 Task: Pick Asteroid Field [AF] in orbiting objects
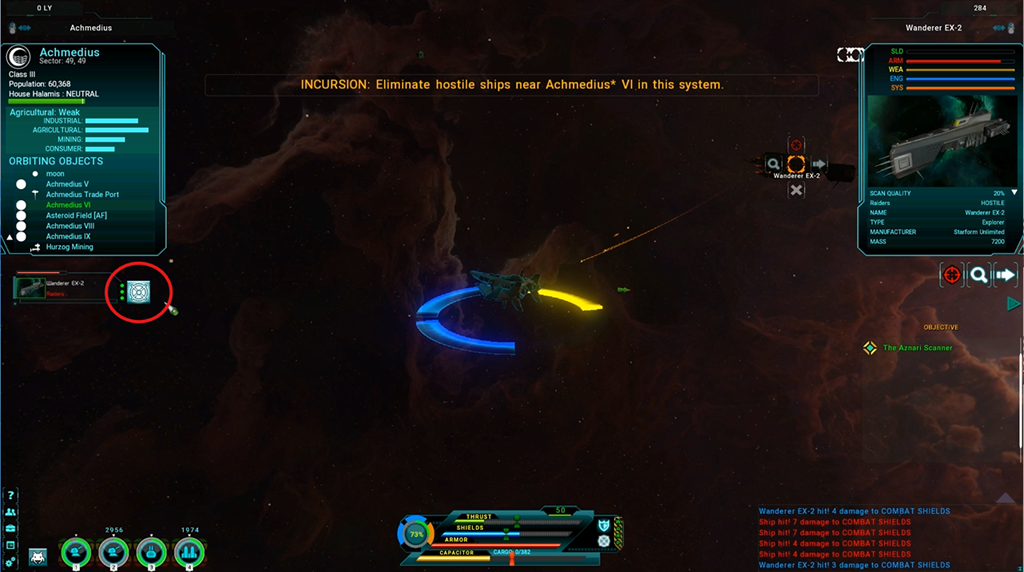click(x=76, y=215)
